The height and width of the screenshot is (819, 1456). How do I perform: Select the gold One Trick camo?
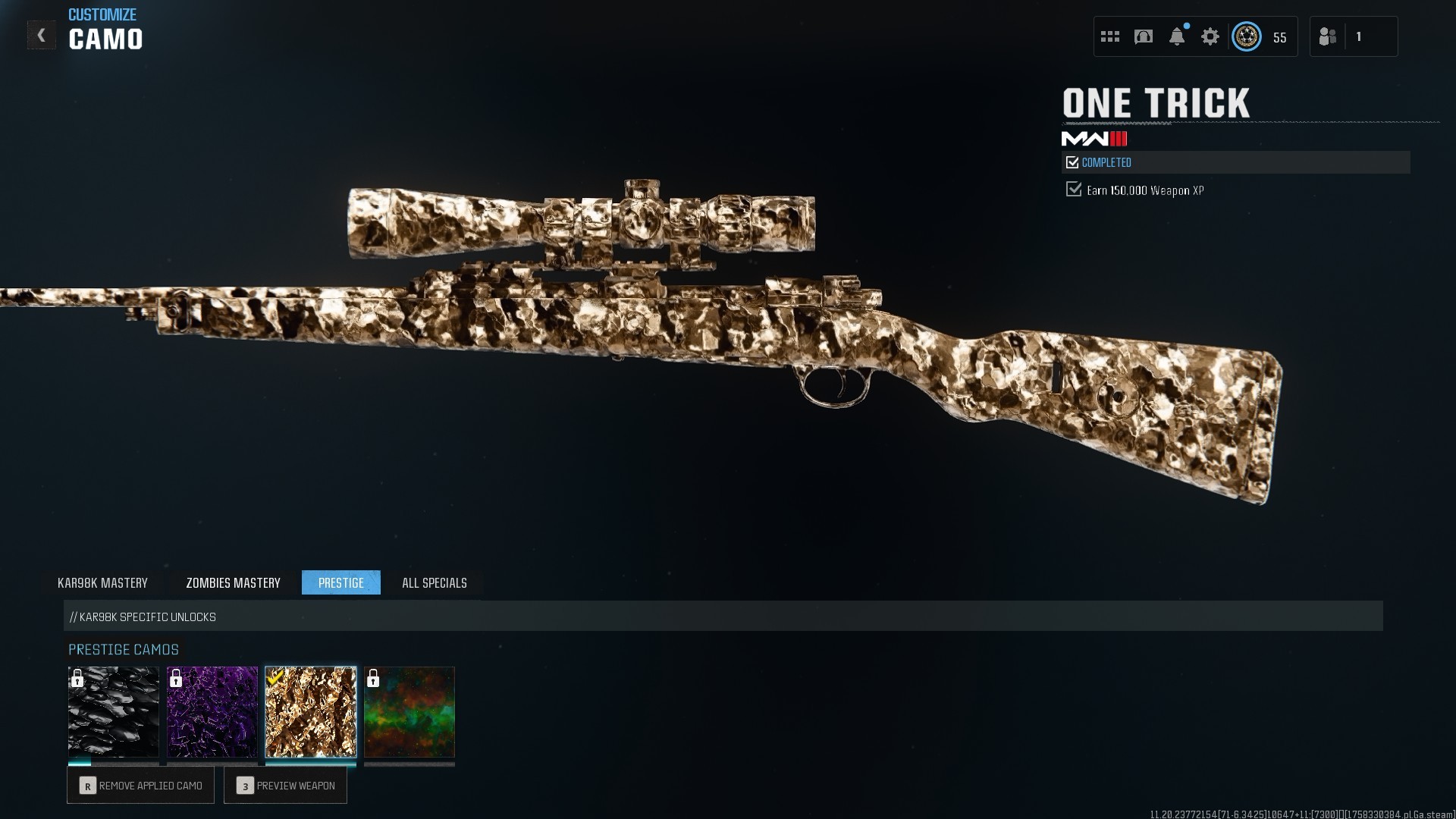pyautogui.click(x=311, y=712)
